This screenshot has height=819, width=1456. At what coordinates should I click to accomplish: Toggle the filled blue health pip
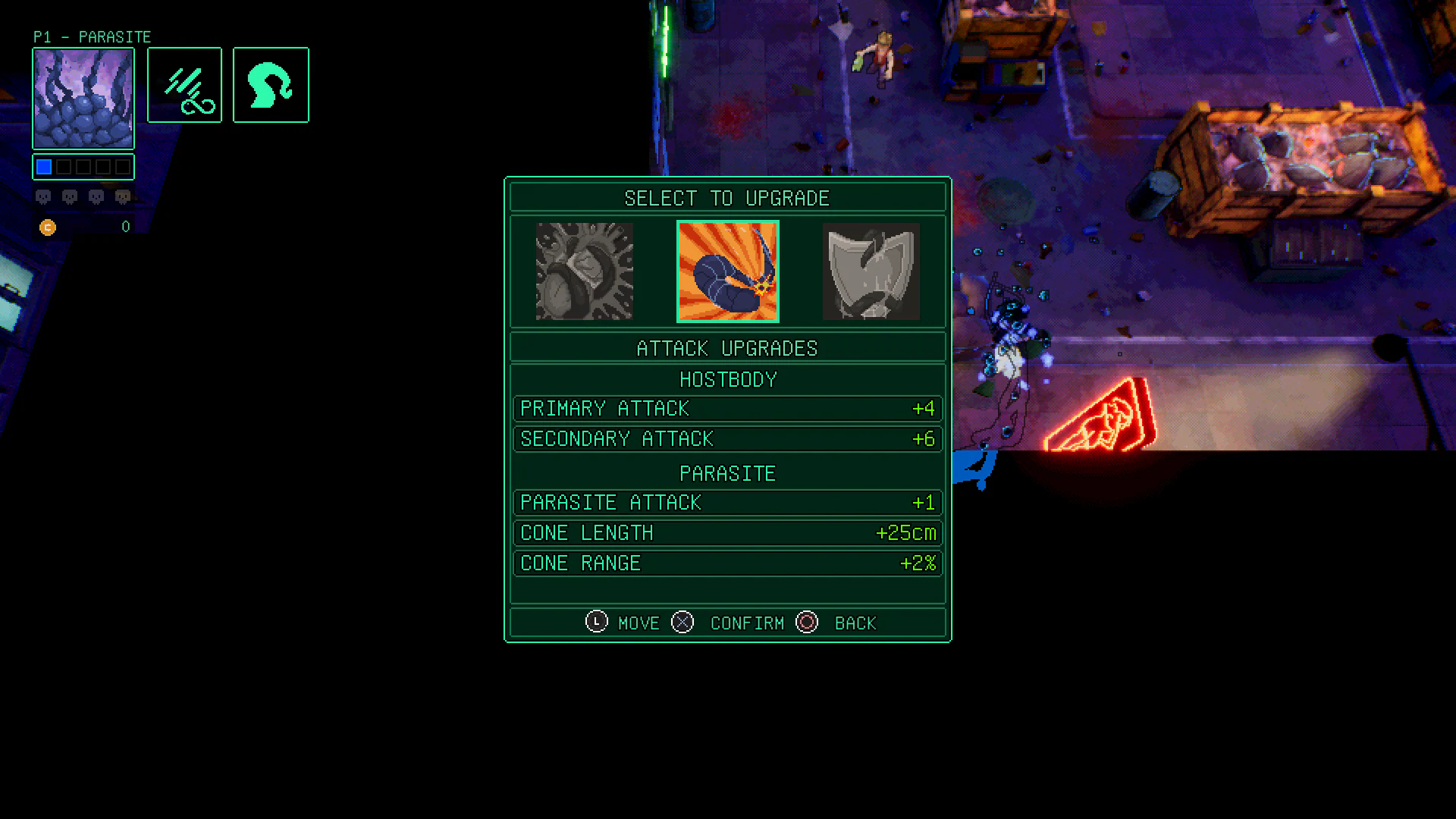tap(43, 165)
